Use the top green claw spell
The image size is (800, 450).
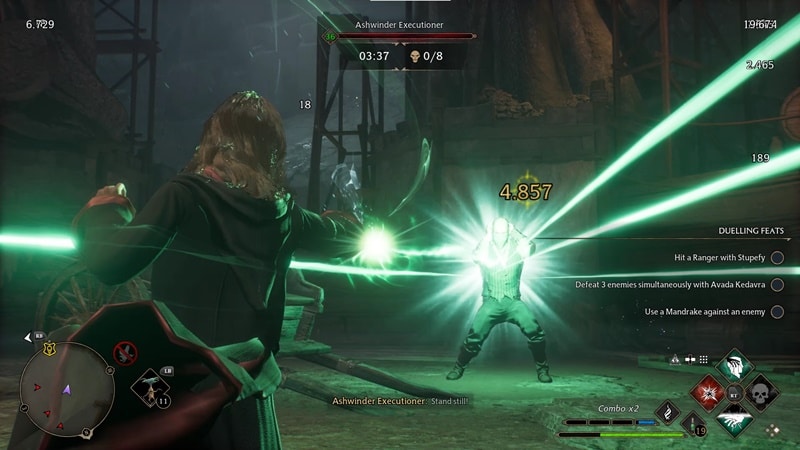click(735, 366)
